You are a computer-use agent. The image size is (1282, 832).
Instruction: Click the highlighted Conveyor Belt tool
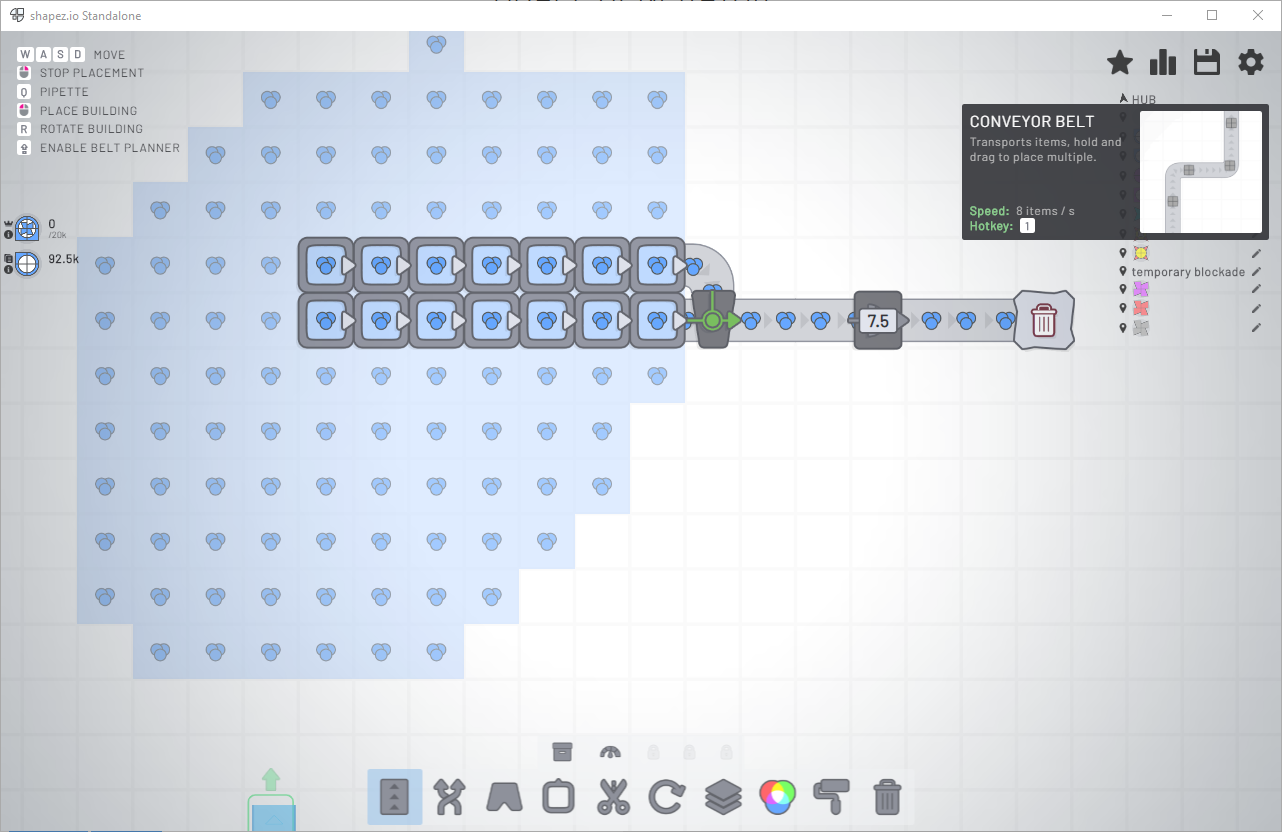pos(394,797)
